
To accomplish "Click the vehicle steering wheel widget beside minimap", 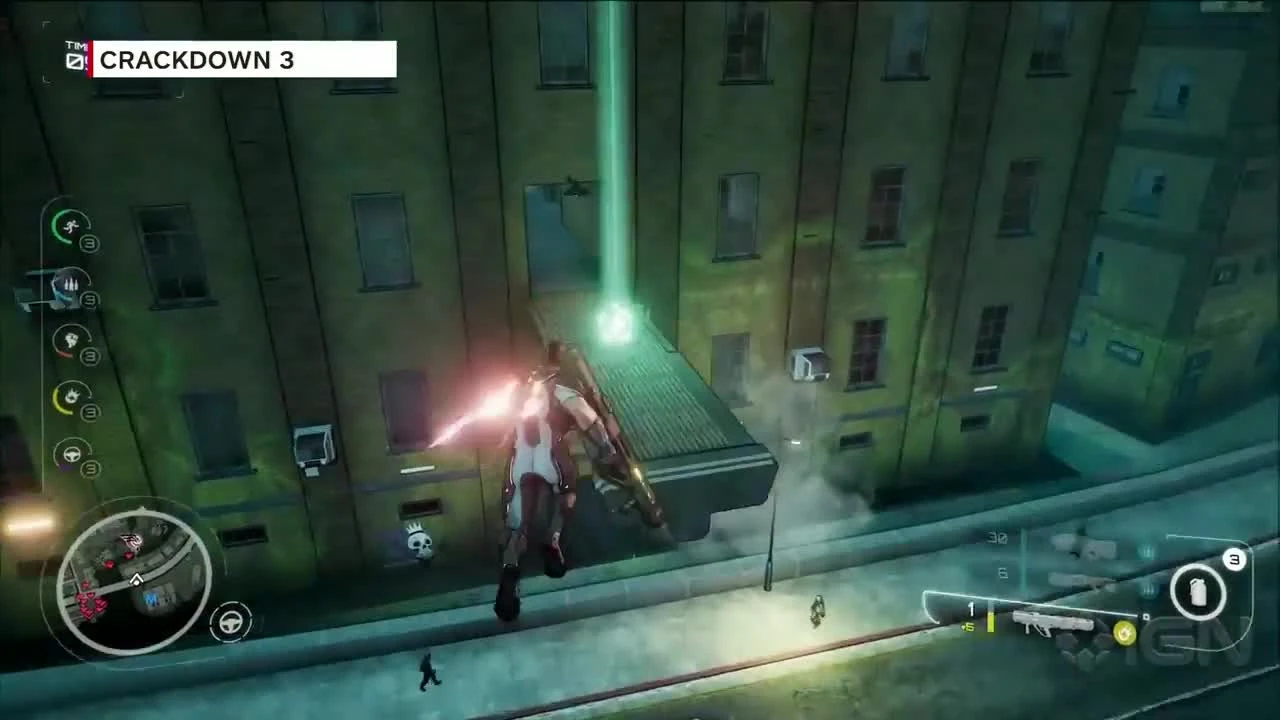I will pos(230,620).
